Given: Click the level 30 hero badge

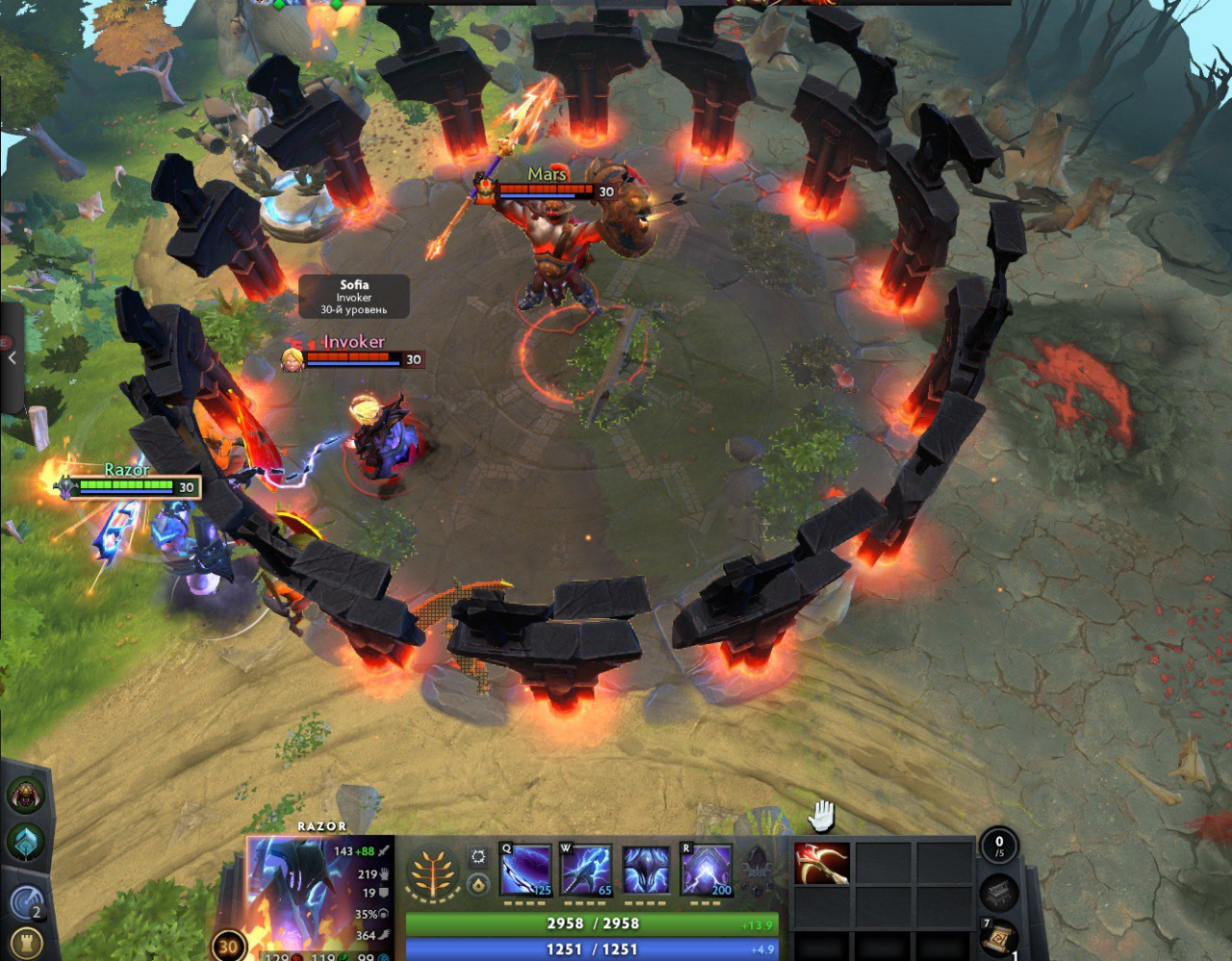Looking at the screenshot, I should pos(228,946).
